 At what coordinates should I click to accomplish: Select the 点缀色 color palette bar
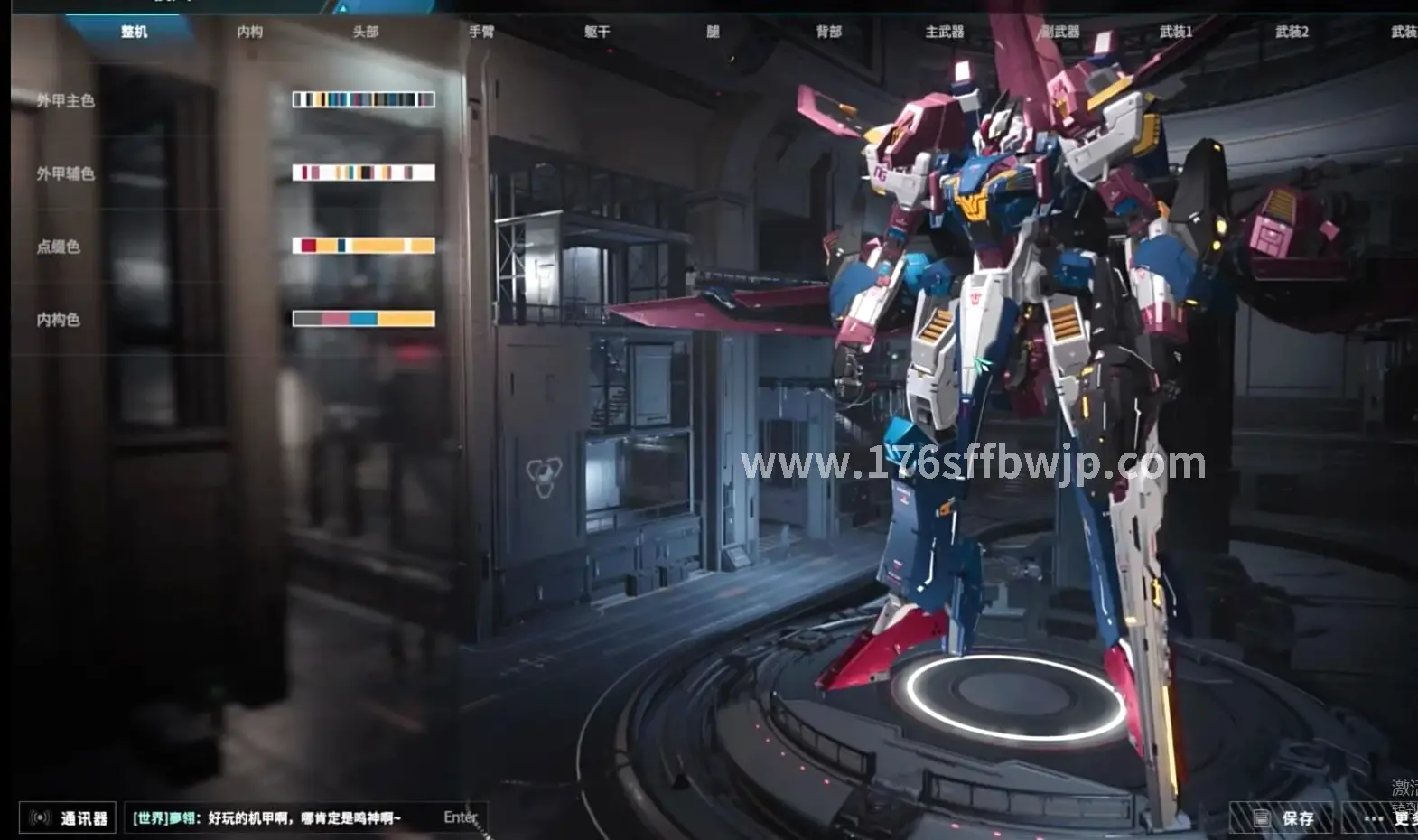(x=363, y=246)
